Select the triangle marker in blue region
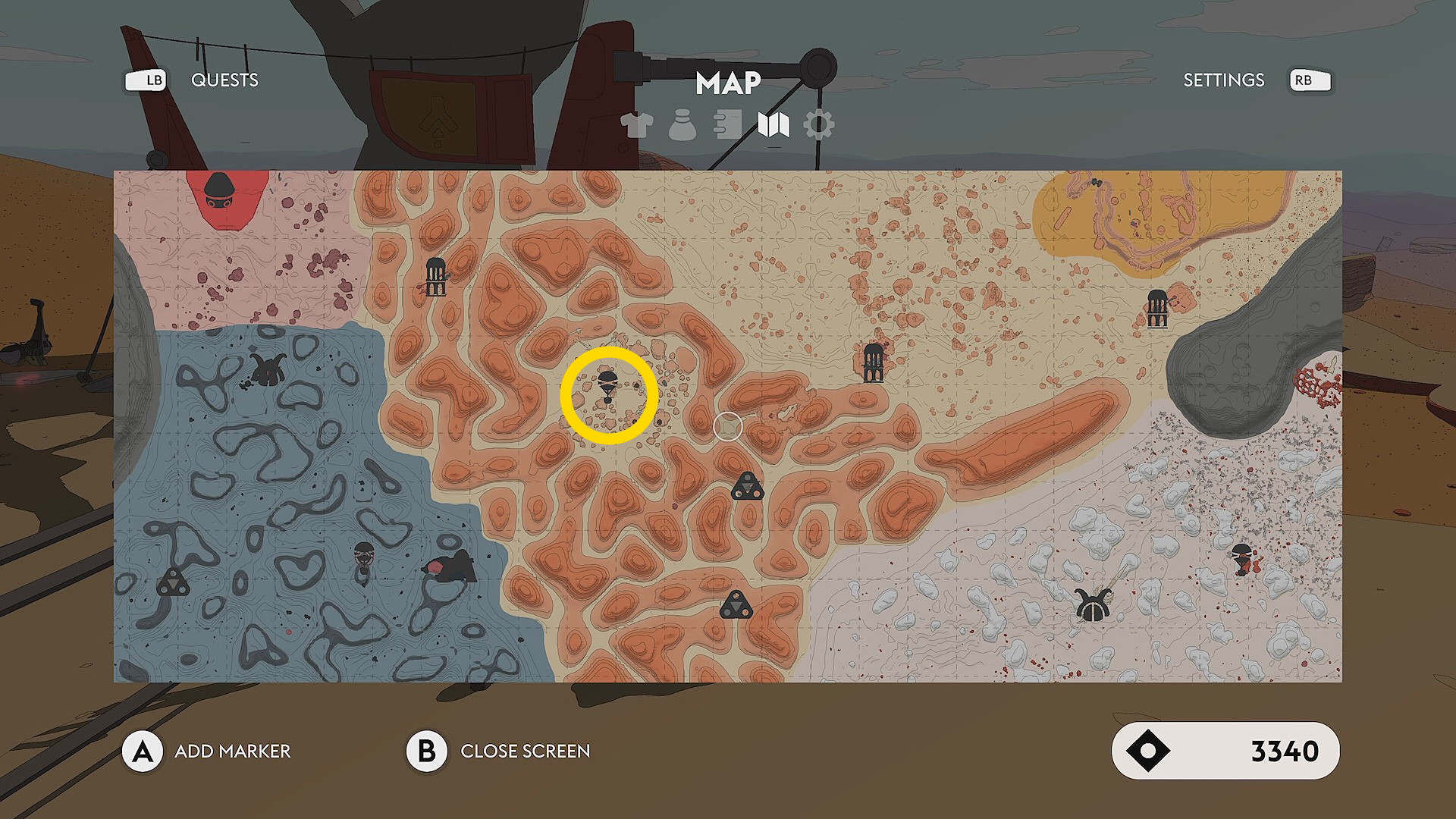Screen dimensions: 1456x819 [x=173, y=582]
